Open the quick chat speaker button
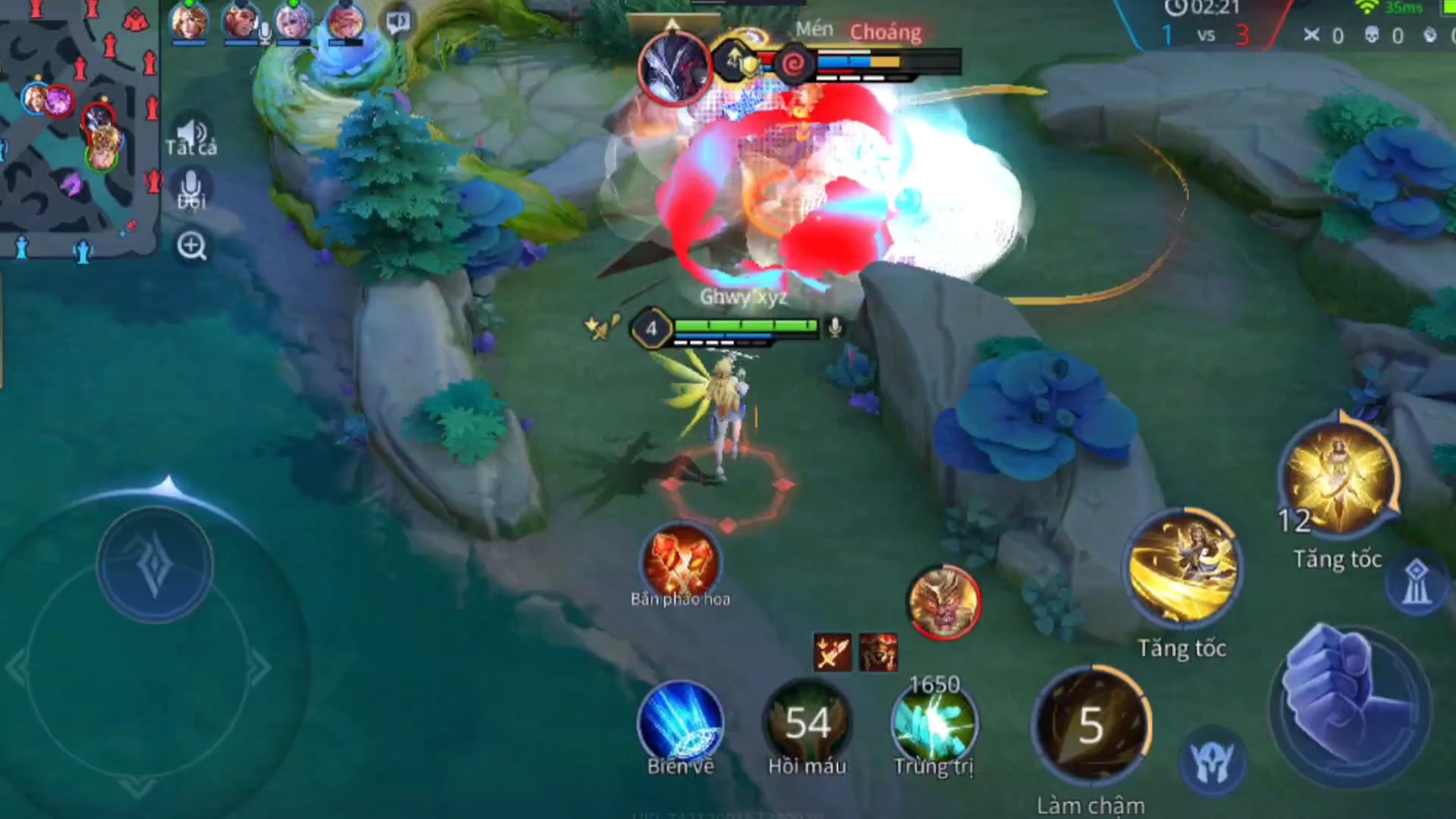The width and height of the screenshot is (1456, 819). [397, 23]
